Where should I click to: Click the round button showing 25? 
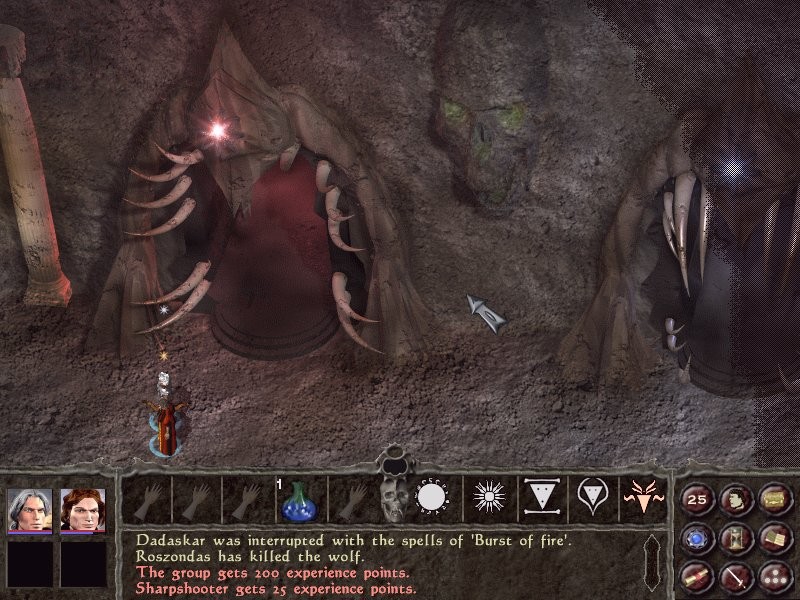(697, 500)
